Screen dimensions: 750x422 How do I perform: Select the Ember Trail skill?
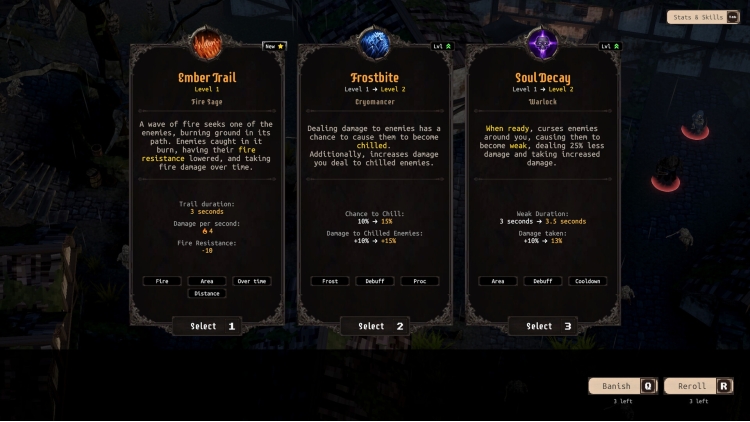[x=206, y=326]
